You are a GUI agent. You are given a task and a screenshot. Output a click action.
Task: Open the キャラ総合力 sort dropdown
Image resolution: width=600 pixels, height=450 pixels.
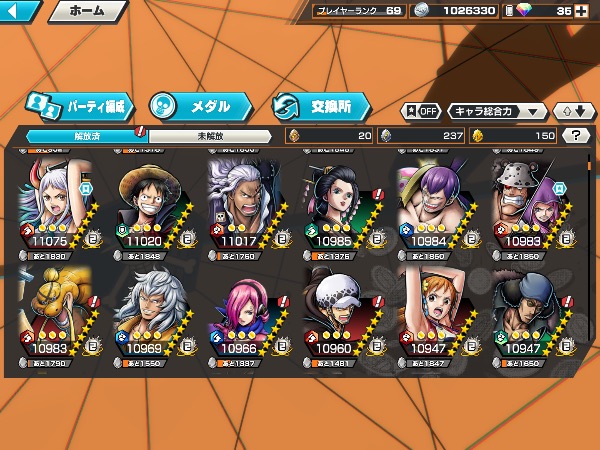click(x=497, y=111)
